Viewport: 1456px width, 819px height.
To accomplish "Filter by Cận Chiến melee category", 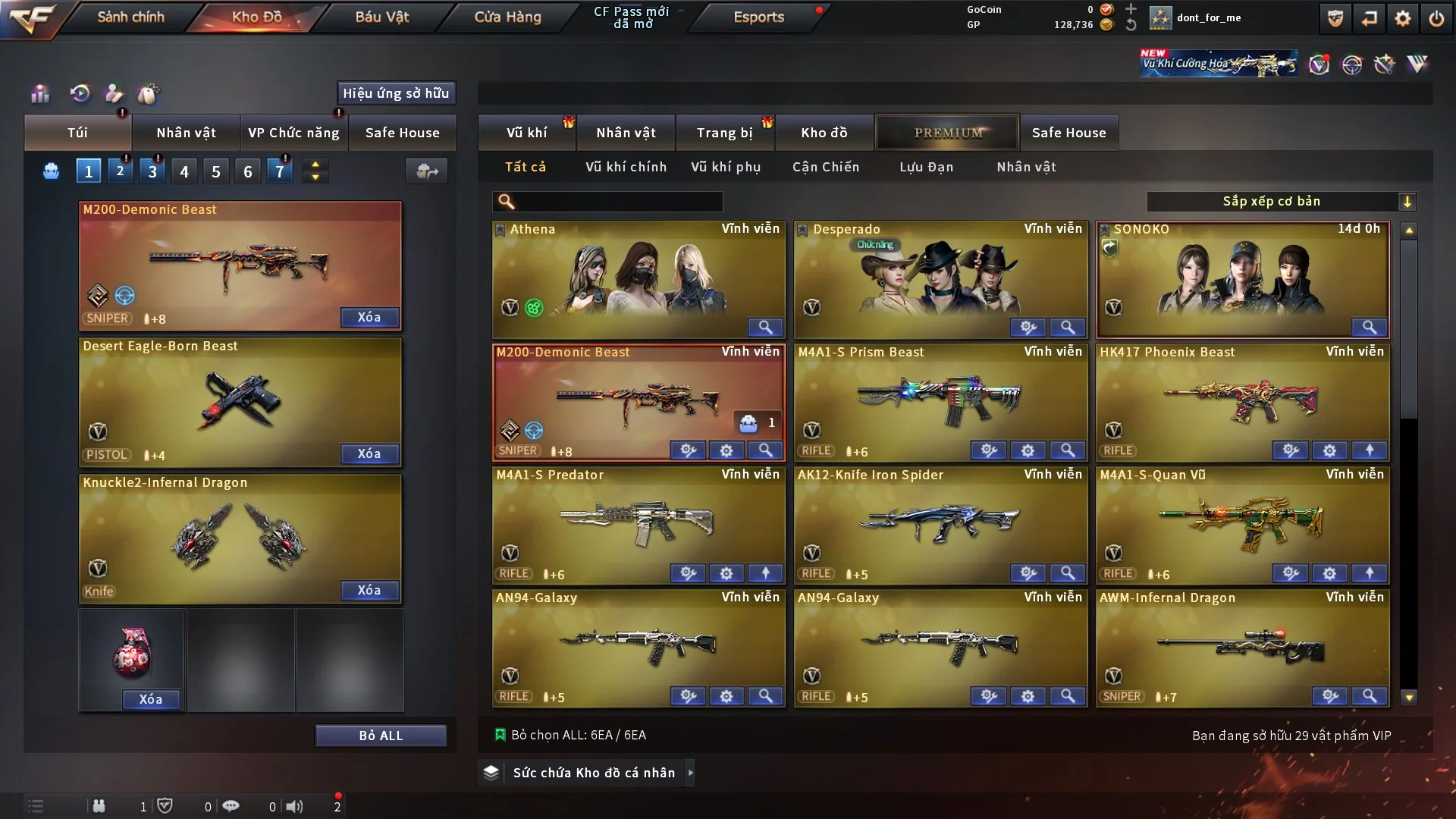I will [826, 167].
